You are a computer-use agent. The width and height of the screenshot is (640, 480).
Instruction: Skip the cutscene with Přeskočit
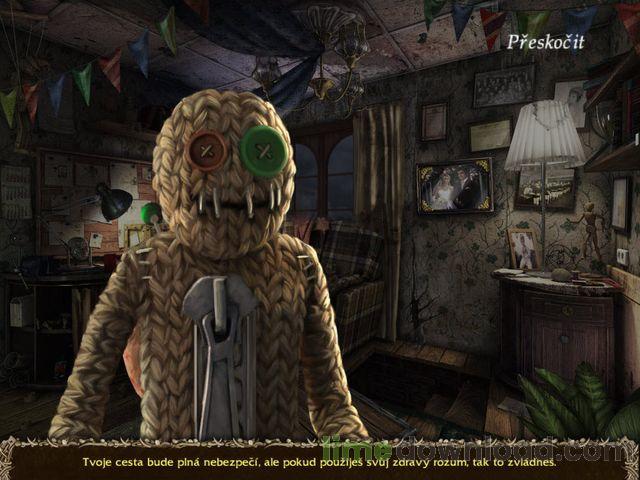point(545,42)
